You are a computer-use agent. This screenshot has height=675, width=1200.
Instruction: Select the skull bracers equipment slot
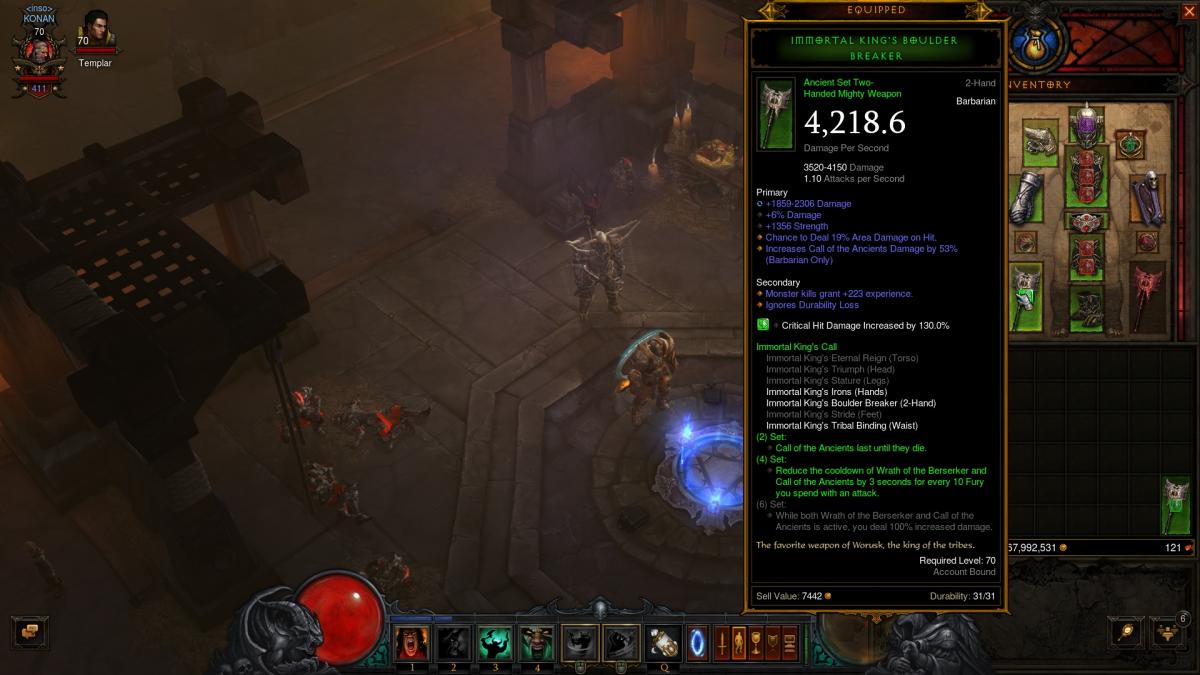[x=1147, y=195]
